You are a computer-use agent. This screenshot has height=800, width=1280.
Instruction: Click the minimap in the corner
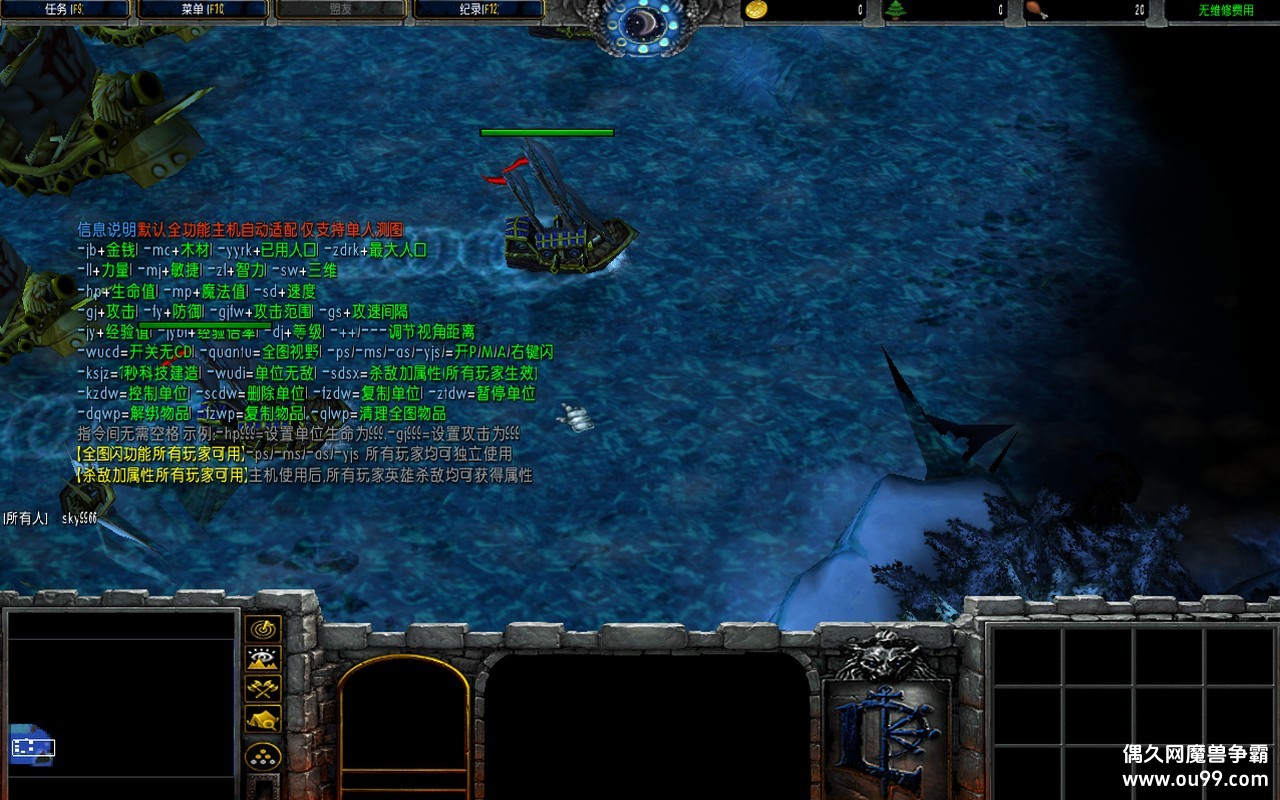tap(120, 705)
